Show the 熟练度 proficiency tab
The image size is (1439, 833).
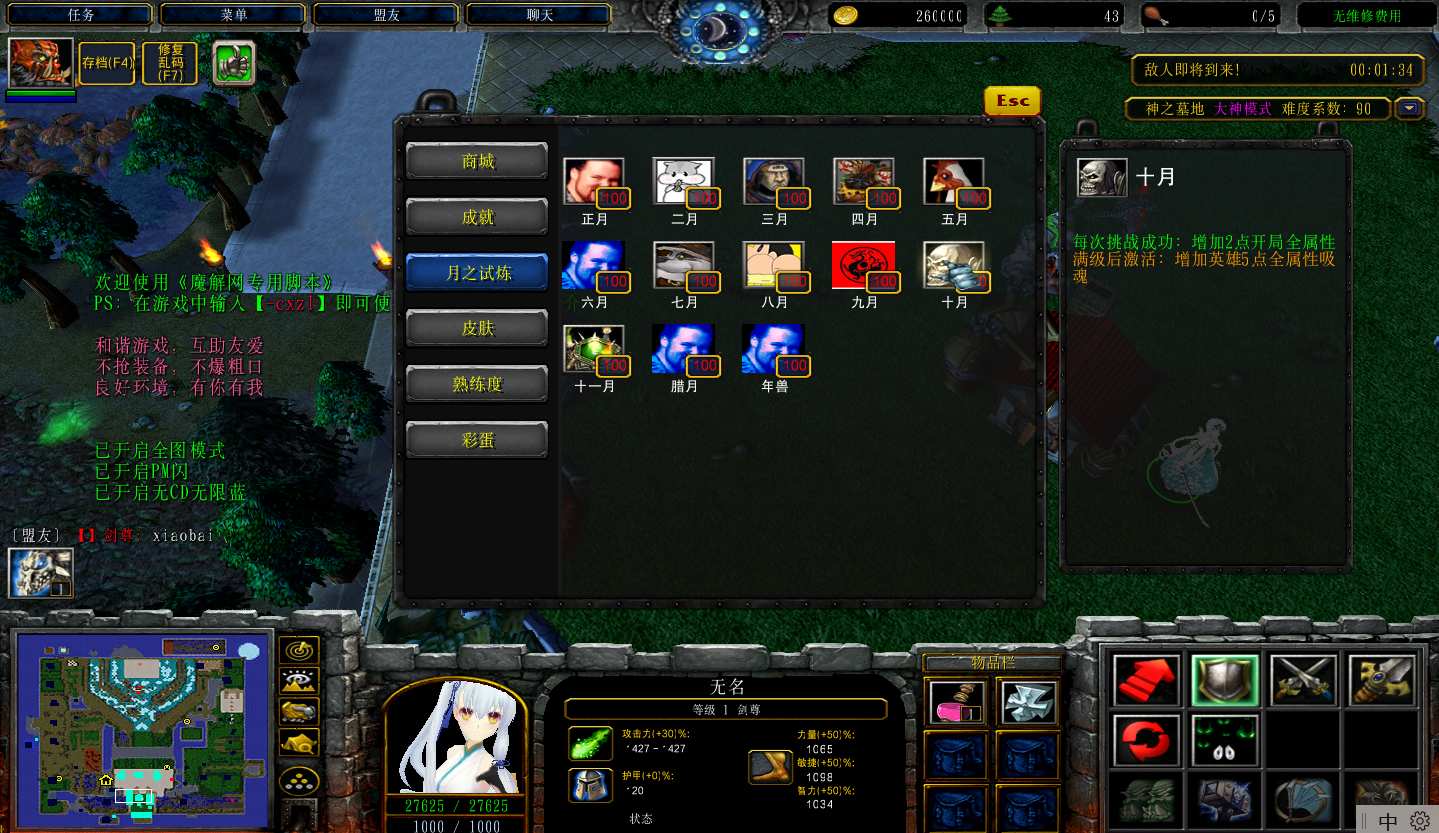click(x=477, y=384)
